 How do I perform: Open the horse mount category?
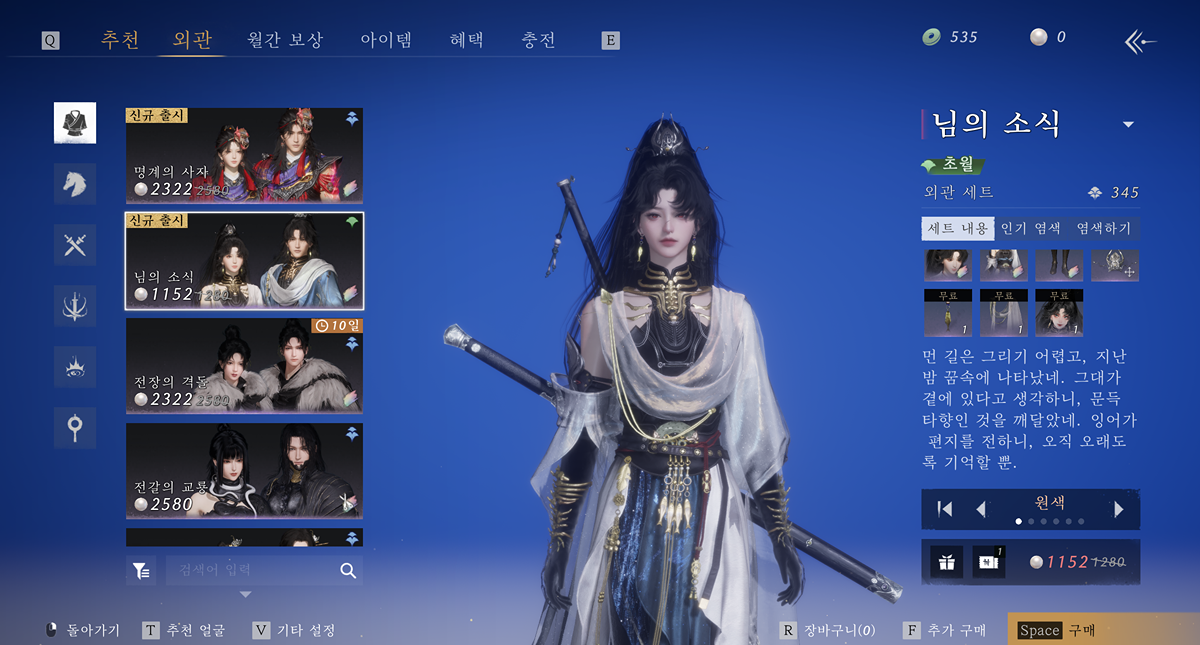click(75, 184)
